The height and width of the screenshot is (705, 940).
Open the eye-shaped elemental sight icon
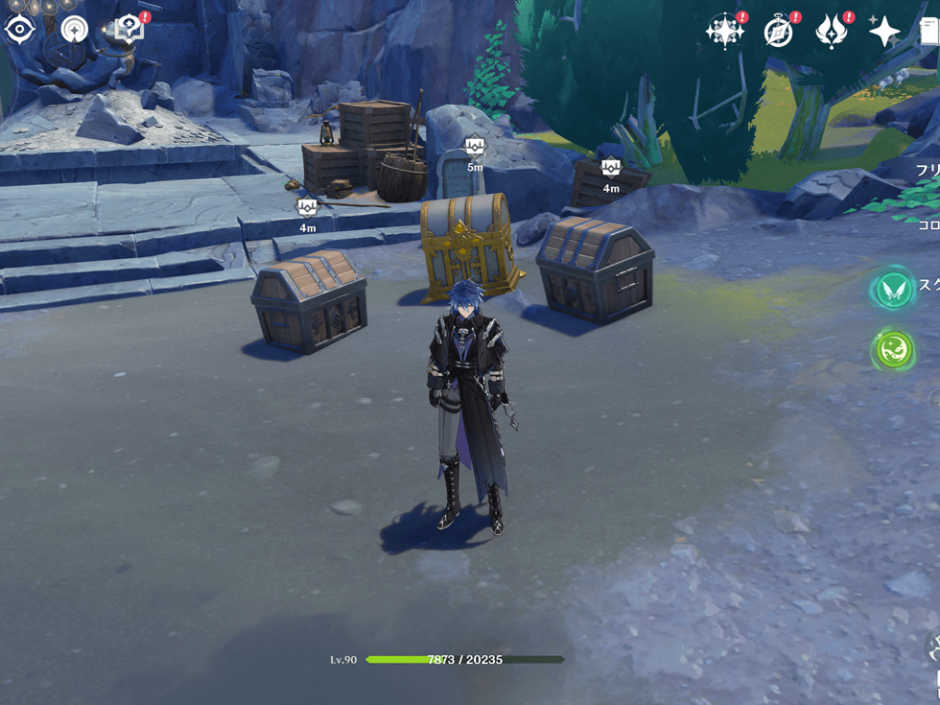pos(19,29)
